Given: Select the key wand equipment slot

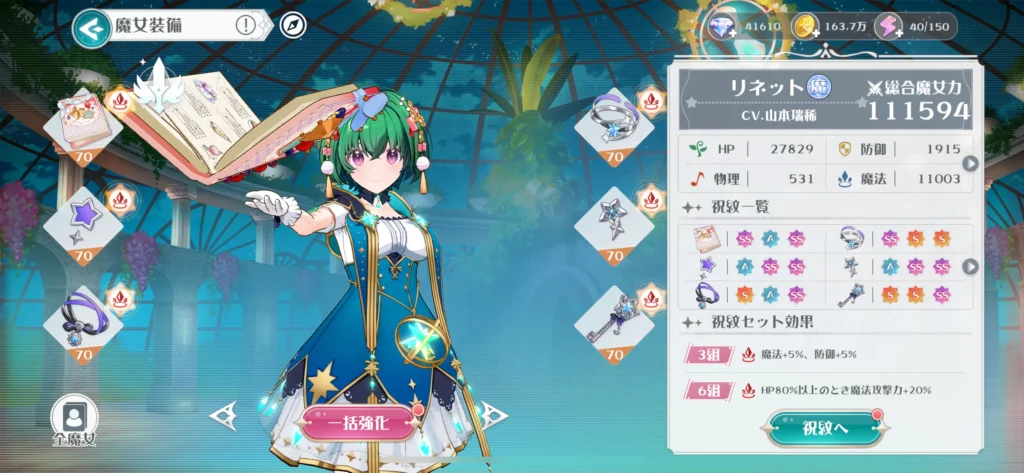Looking at the screenshot, I should click(614, 320).
